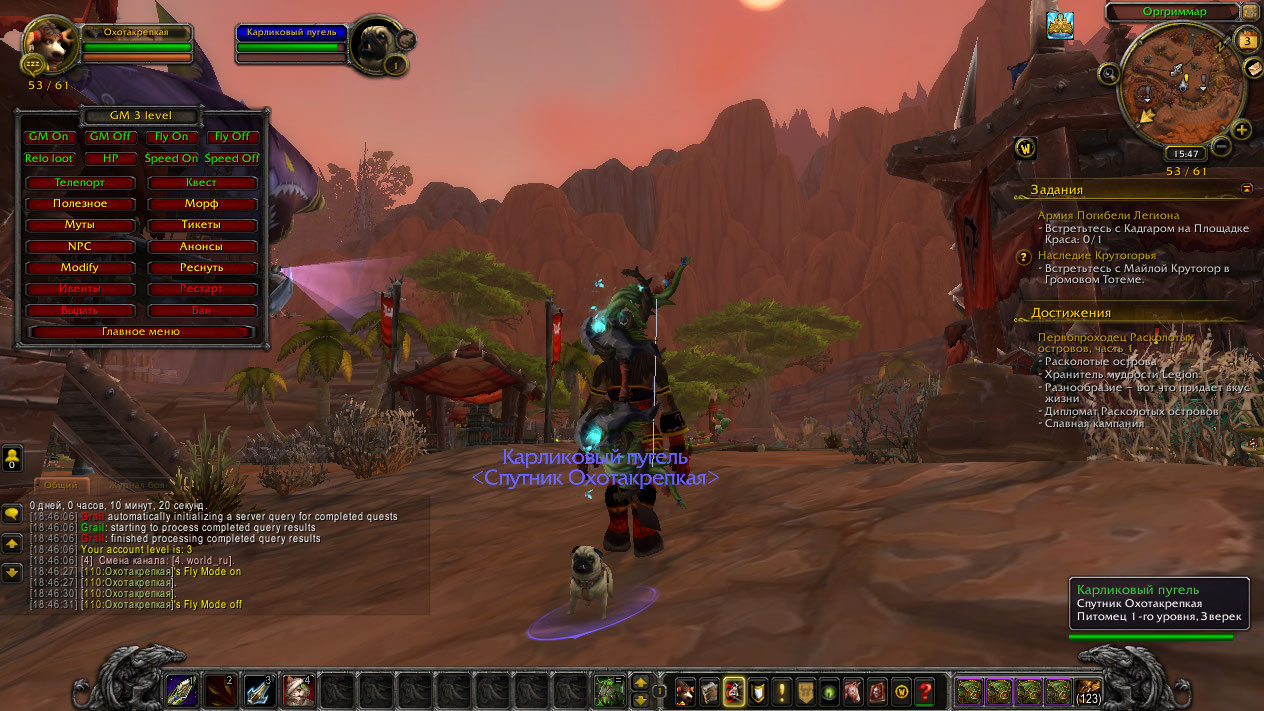The width and height of the screenshot is (1264, 711).
Task: Toggle the minimap tracking magnifier button
Action: pyautogui.click(x=1108, y=73)
